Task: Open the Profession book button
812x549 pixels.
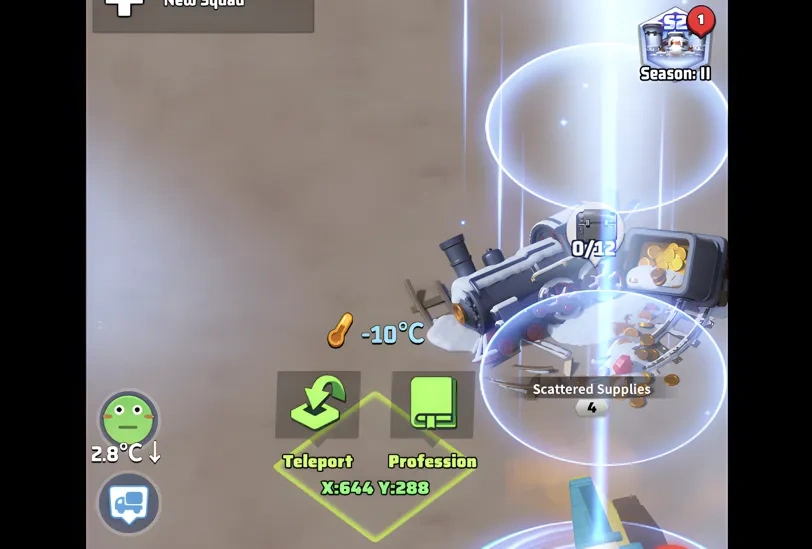Action: pos(432,405)
